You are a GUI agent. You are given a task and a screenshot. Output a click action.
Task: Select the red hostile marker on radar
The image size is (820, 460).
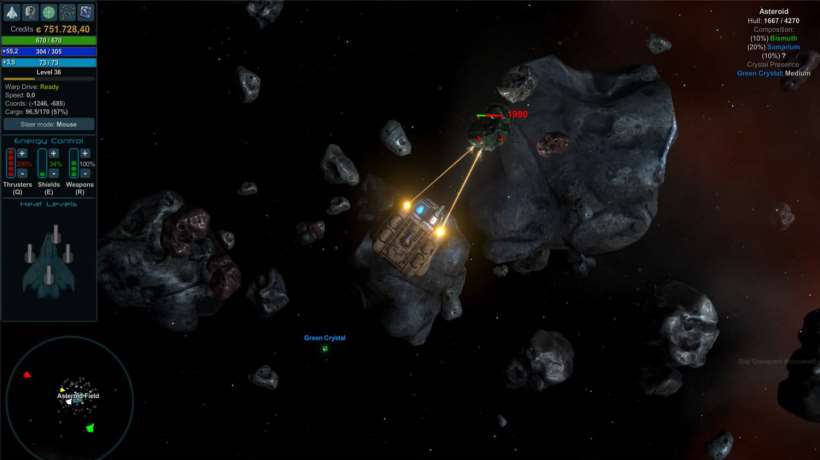pos(27,375)
